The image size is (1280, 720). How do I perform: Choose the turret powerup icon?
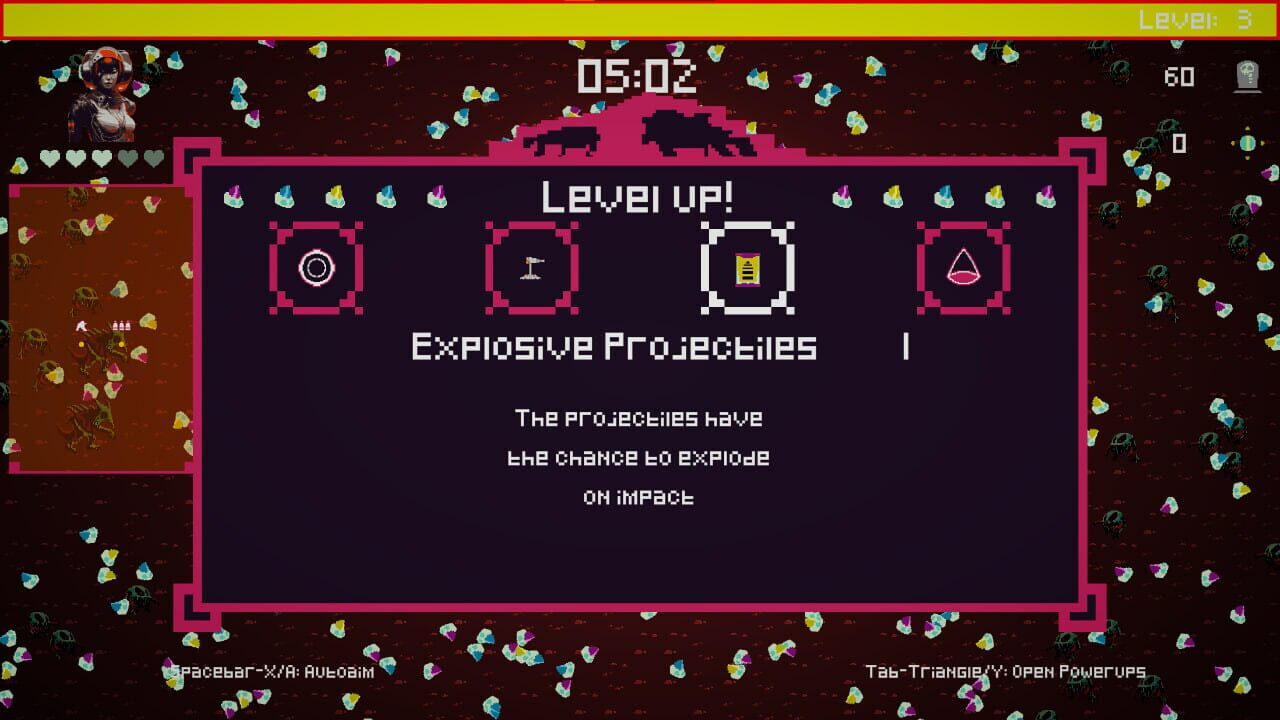pyautogui.click(x=531, y=267)
